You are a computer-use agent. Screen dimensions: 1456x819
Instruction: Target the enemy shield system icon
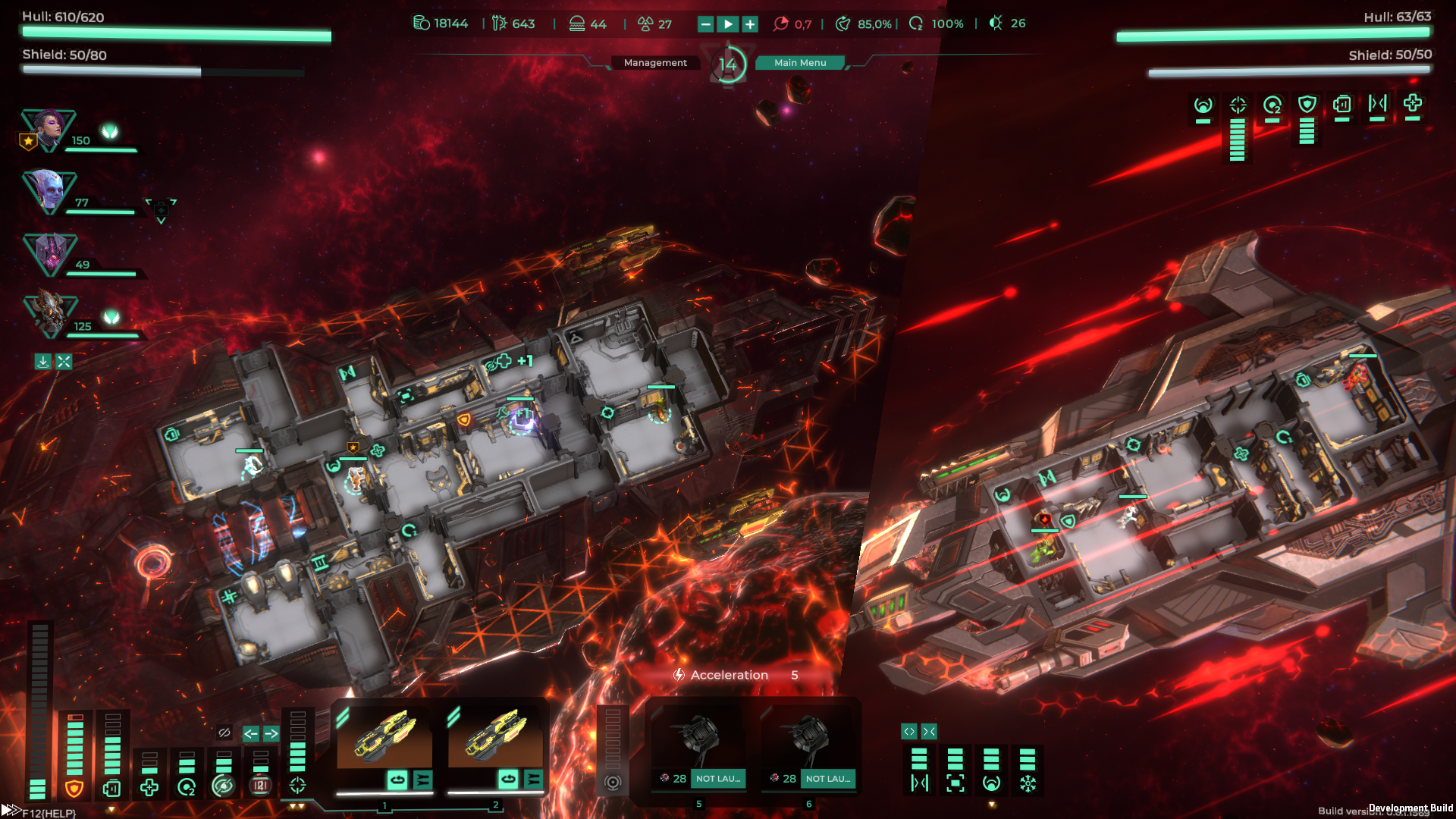pyautogui.click(x=1307, y=105)
